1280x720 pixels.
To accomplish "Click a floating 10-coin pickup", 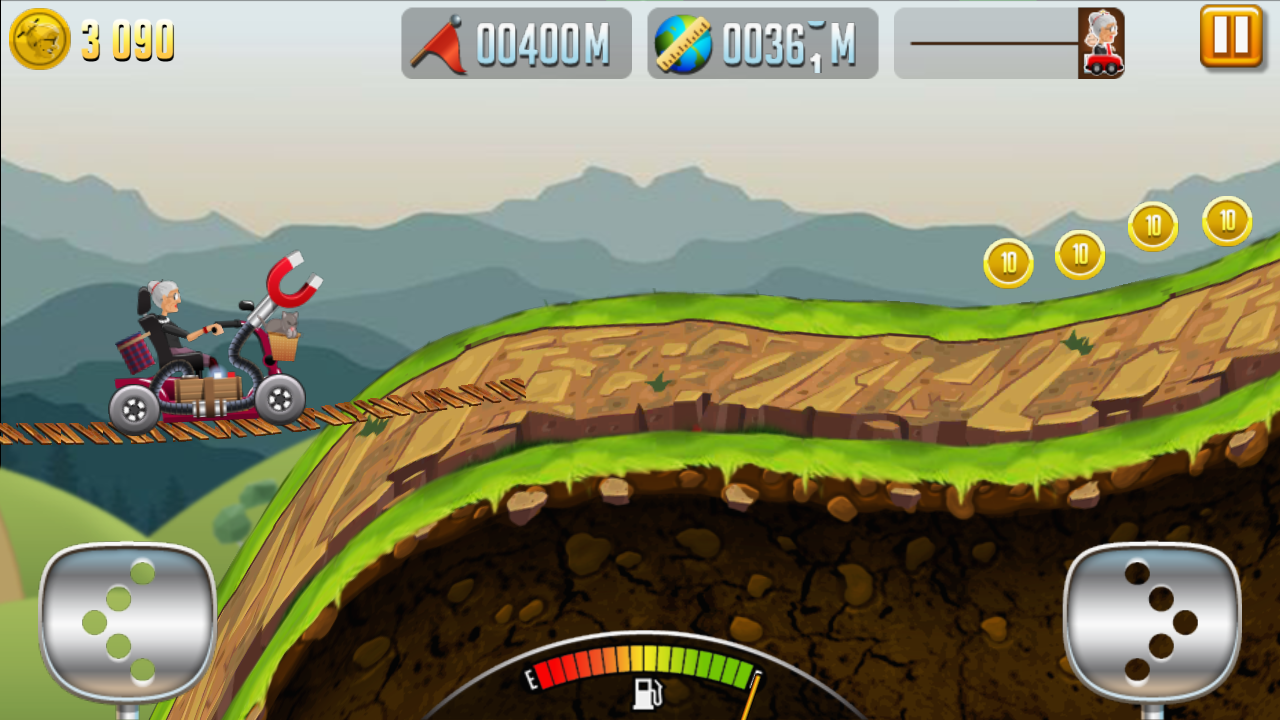I will pyautogui.click(x=1007, y=264).
